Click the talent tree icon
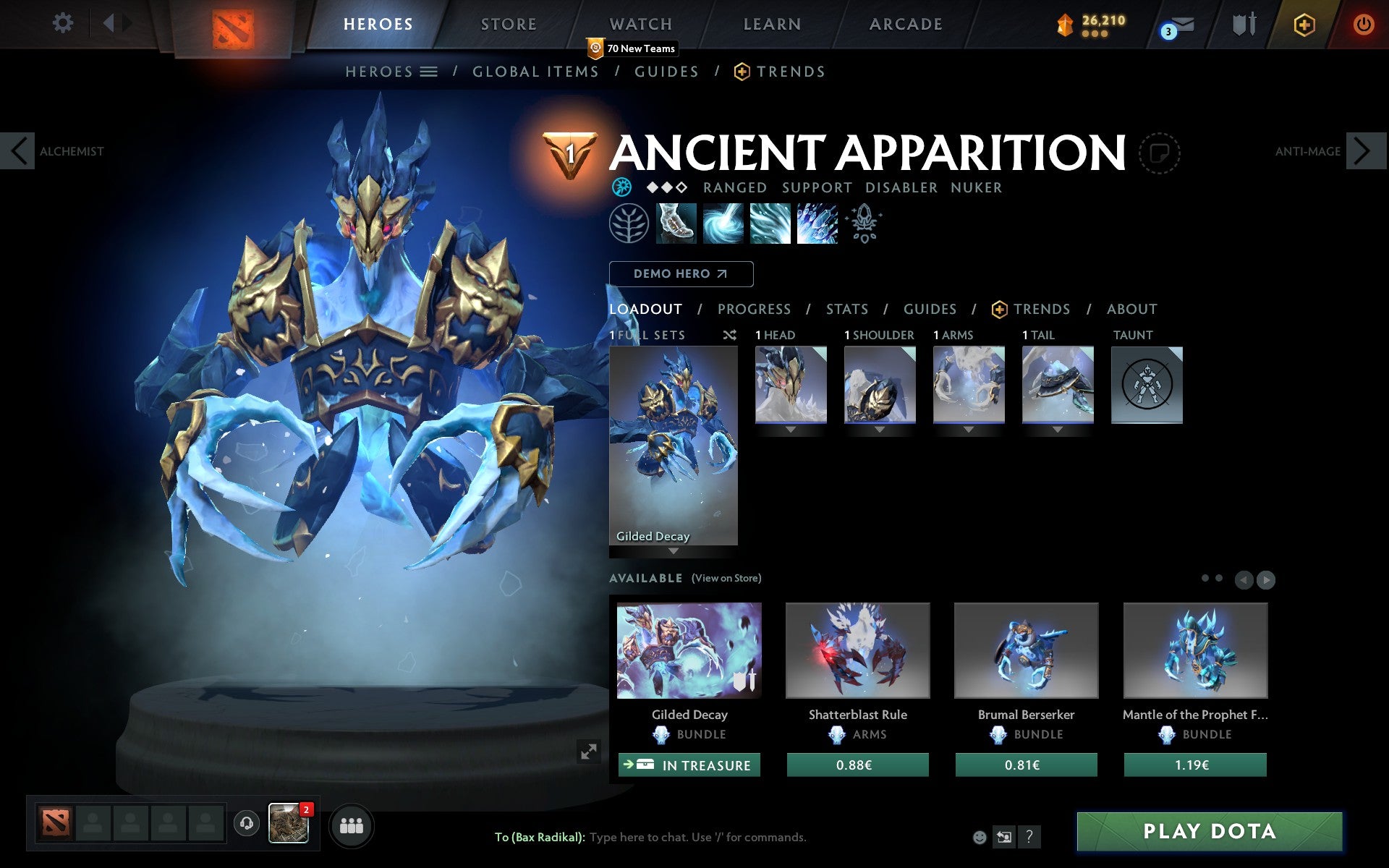This screenshot has width=1389, height=868. [629, 224]
